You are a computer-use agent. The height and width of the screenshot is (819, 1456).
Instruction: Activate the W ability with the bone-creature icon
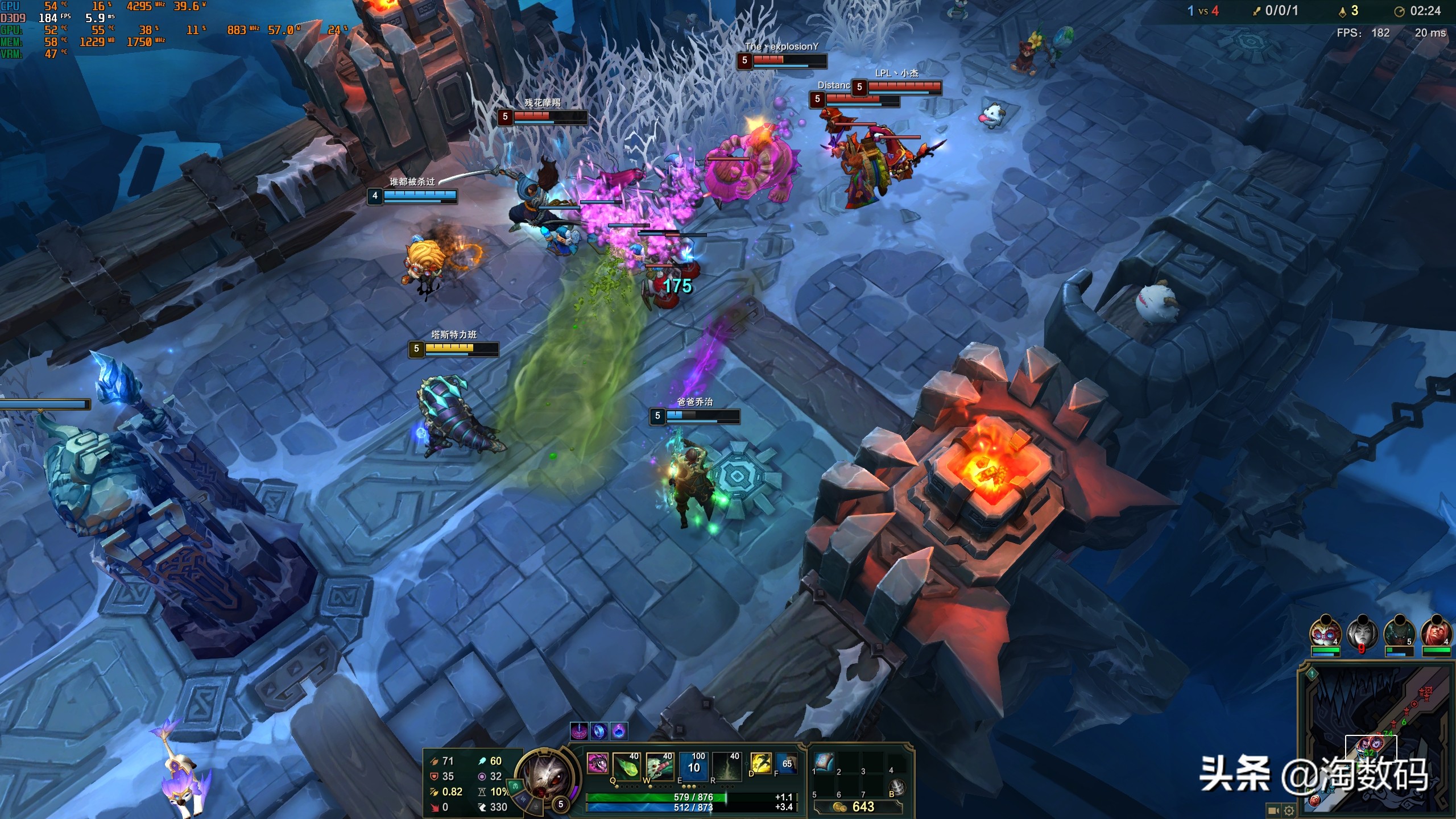660,765
